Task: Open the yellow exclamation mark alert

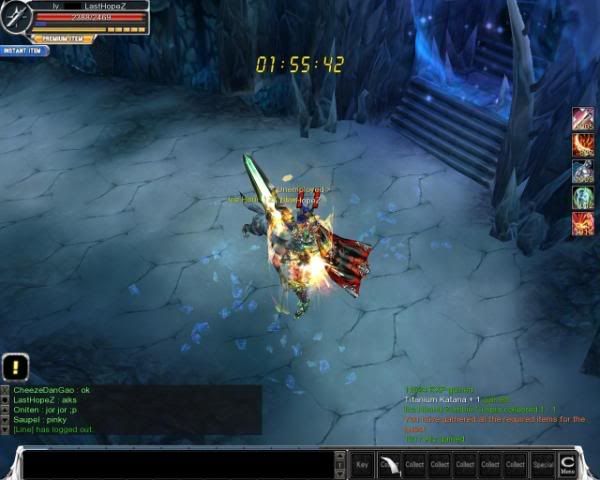Action: pos(16,366)
